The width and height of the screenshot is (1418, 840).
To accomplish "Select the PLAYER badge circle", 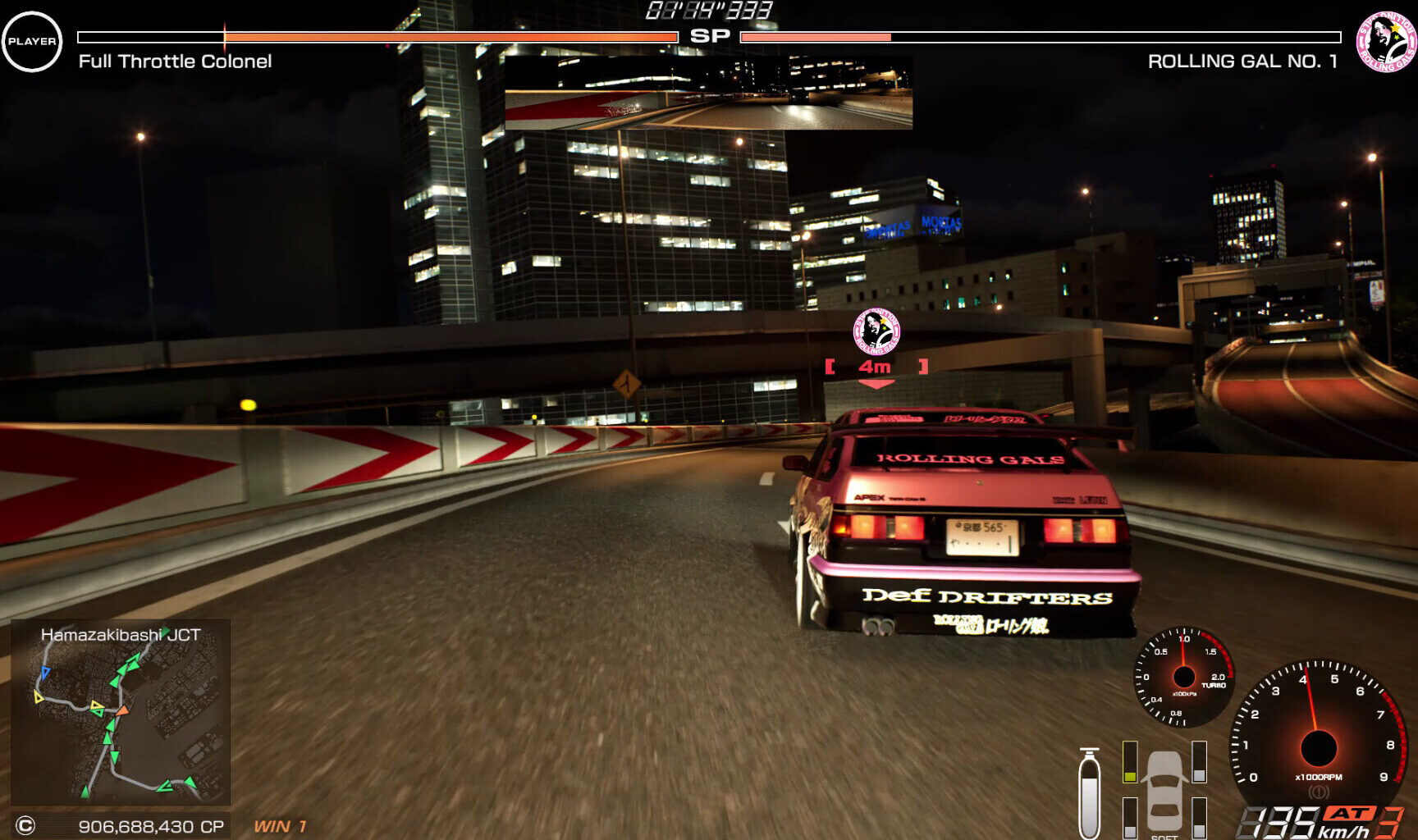I will click(x=32, y=41).
